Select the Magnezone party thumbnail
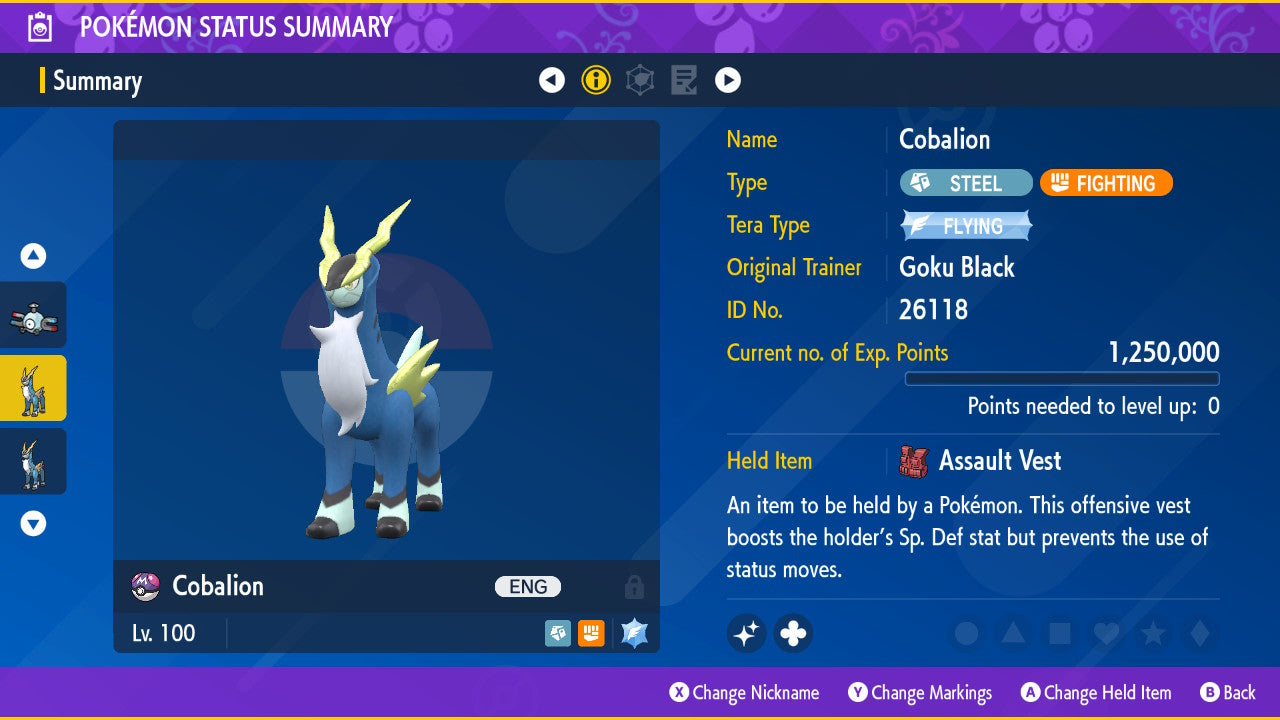 (x=33, y=316)
